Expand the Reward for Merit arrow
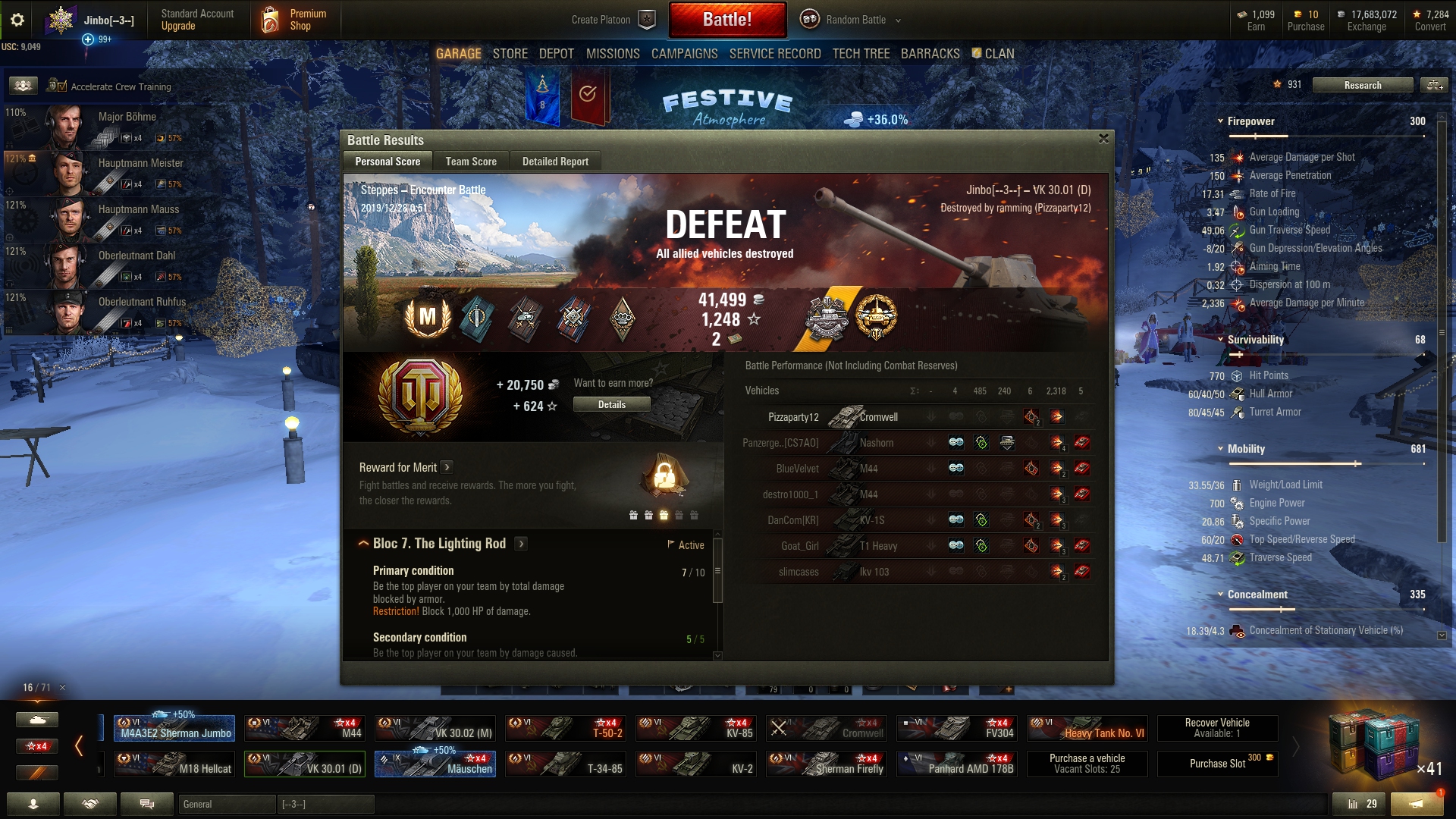1456x819 pixels. point(447,467)
